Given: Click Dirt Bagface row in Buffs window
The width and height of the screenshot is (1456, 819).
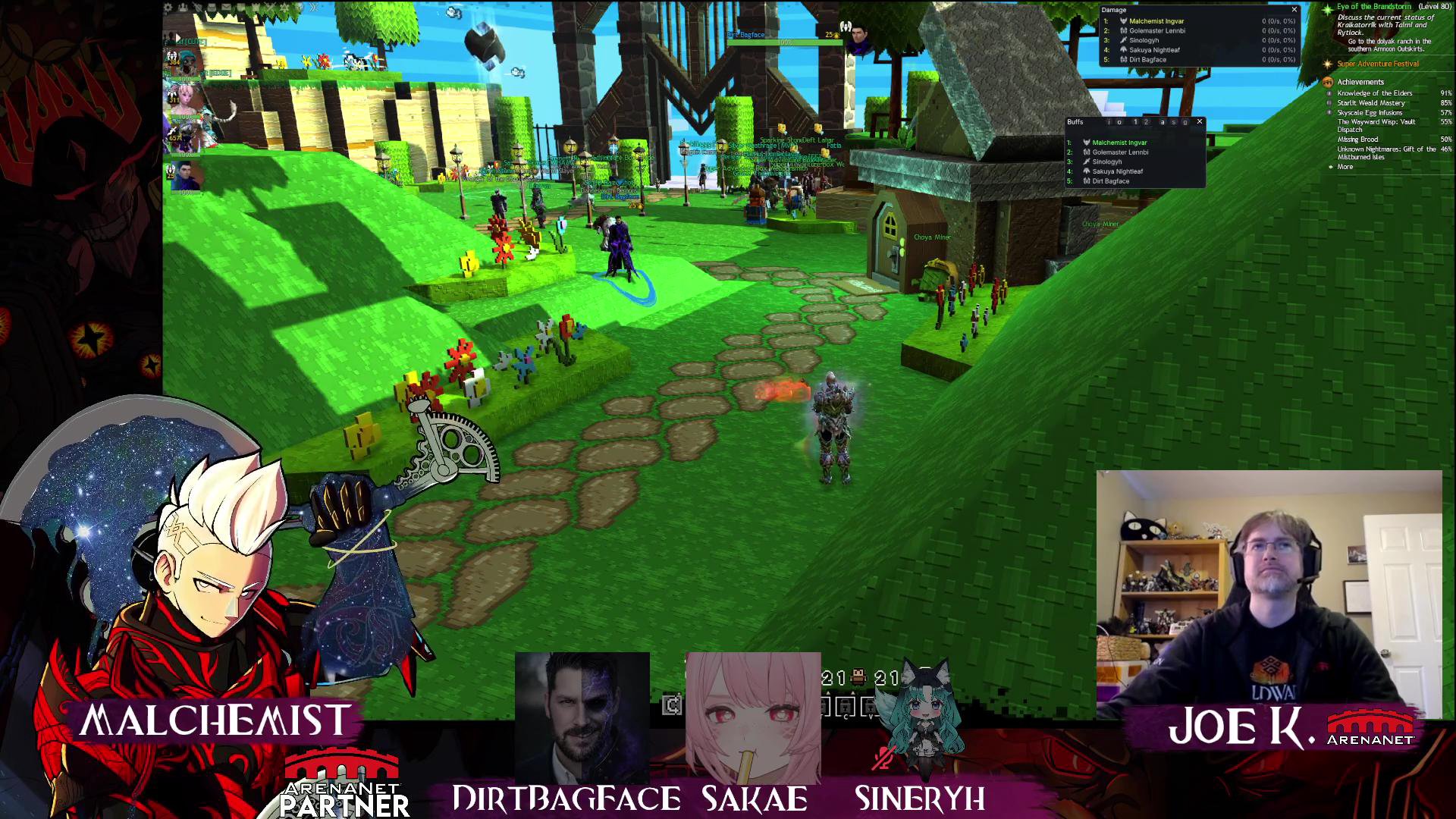Looking at the screenshot, I should coord(1110,181).
